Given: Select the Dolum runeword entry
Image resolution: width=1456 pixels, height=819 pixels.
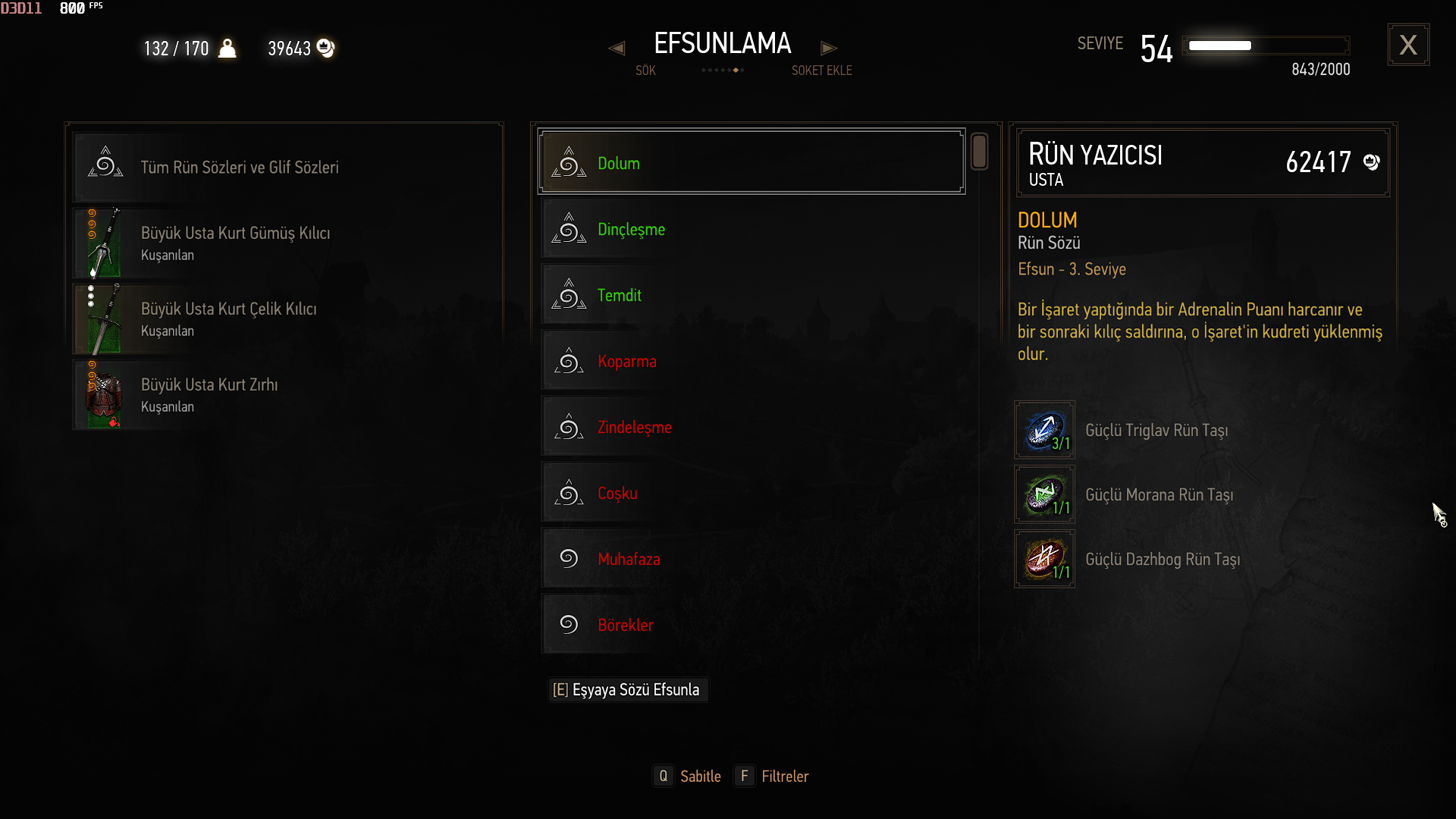Looking at the screenshot, I should click(x=751, y=162).
